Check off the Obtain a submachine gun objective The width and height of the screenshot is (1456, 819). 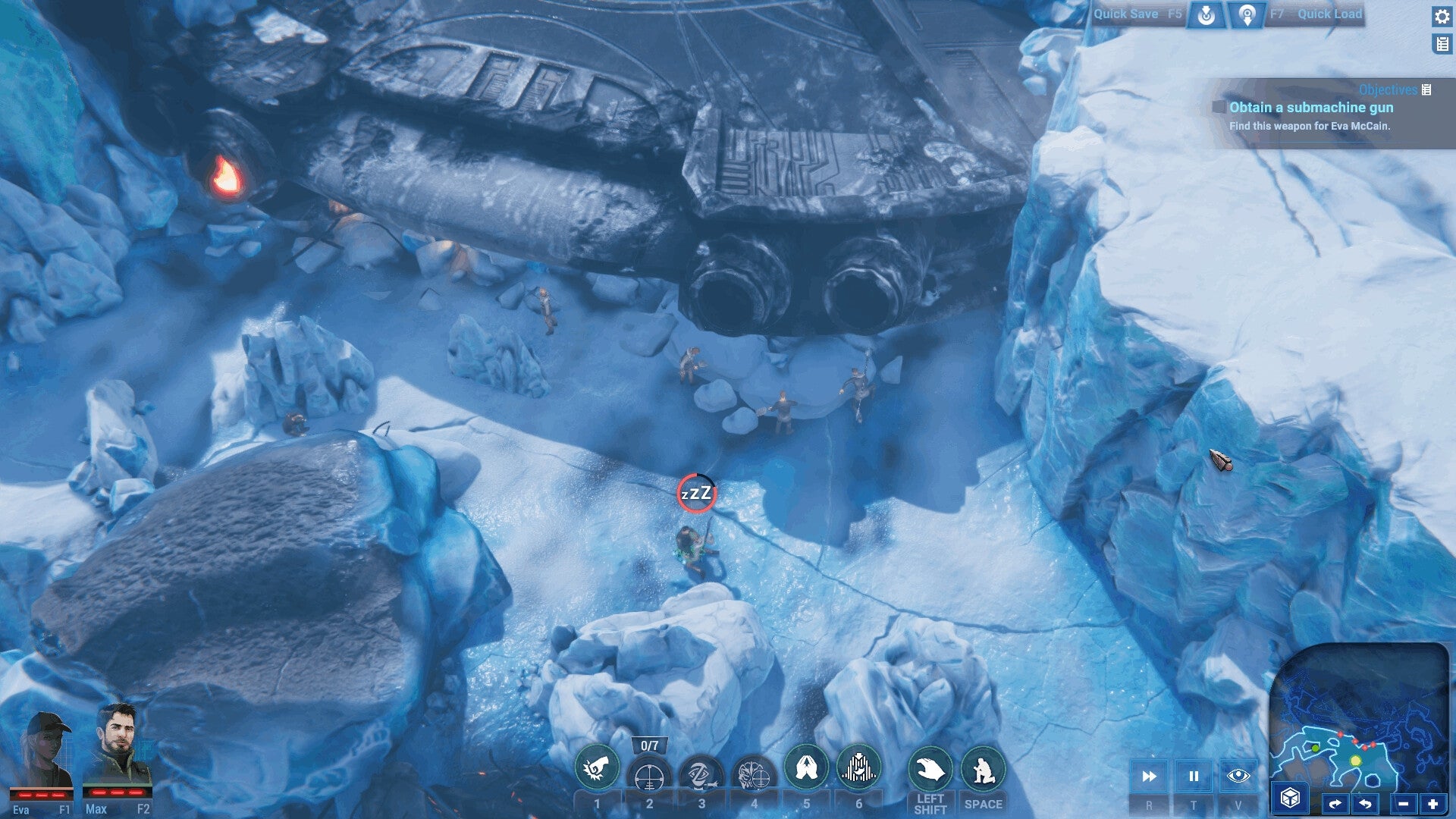pyautogui.click(x=1219, y=108)
